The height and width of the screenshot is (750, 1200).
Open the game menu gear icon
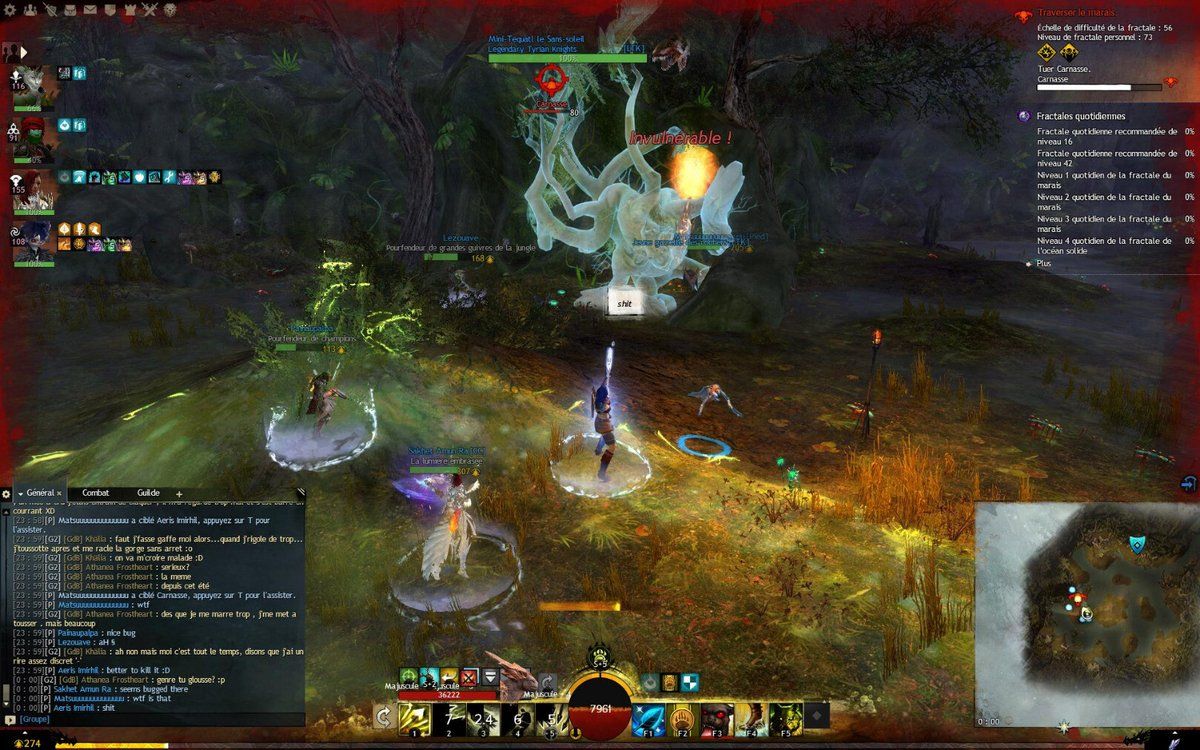[x=8, y=9]
